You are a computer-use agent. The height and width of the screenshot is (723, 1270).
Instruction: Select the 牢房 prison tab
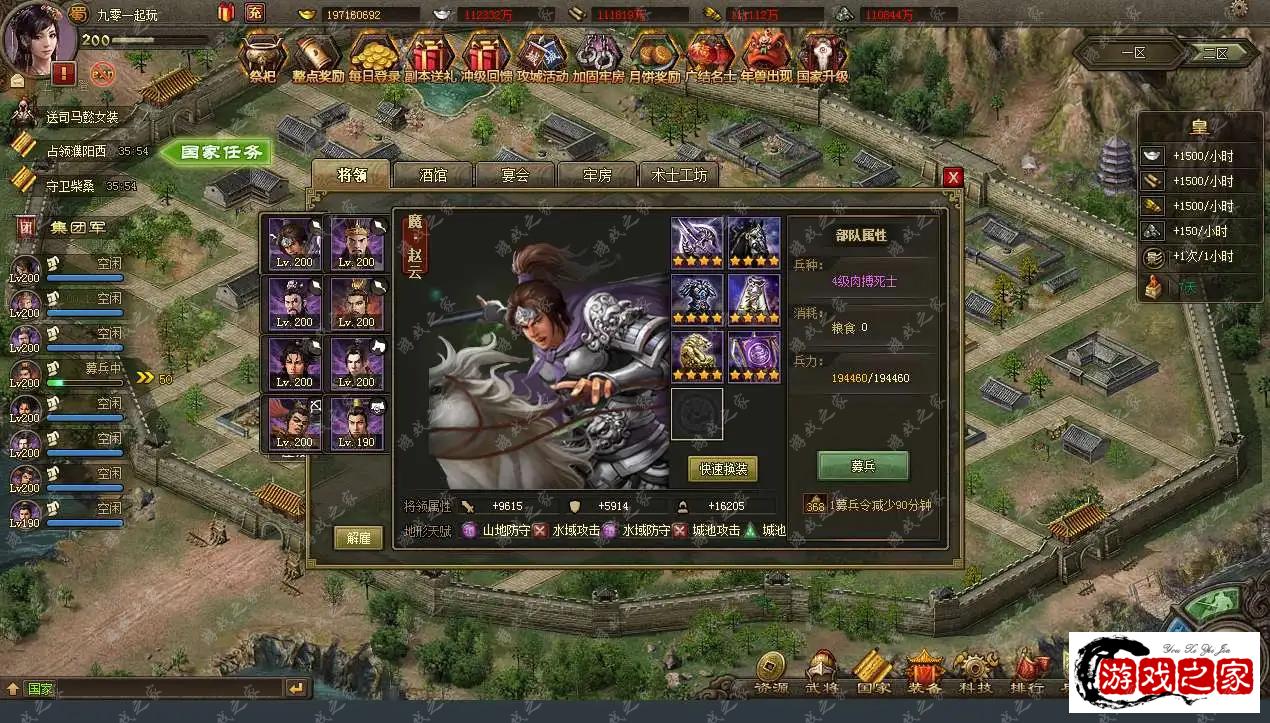coord(597,175)
